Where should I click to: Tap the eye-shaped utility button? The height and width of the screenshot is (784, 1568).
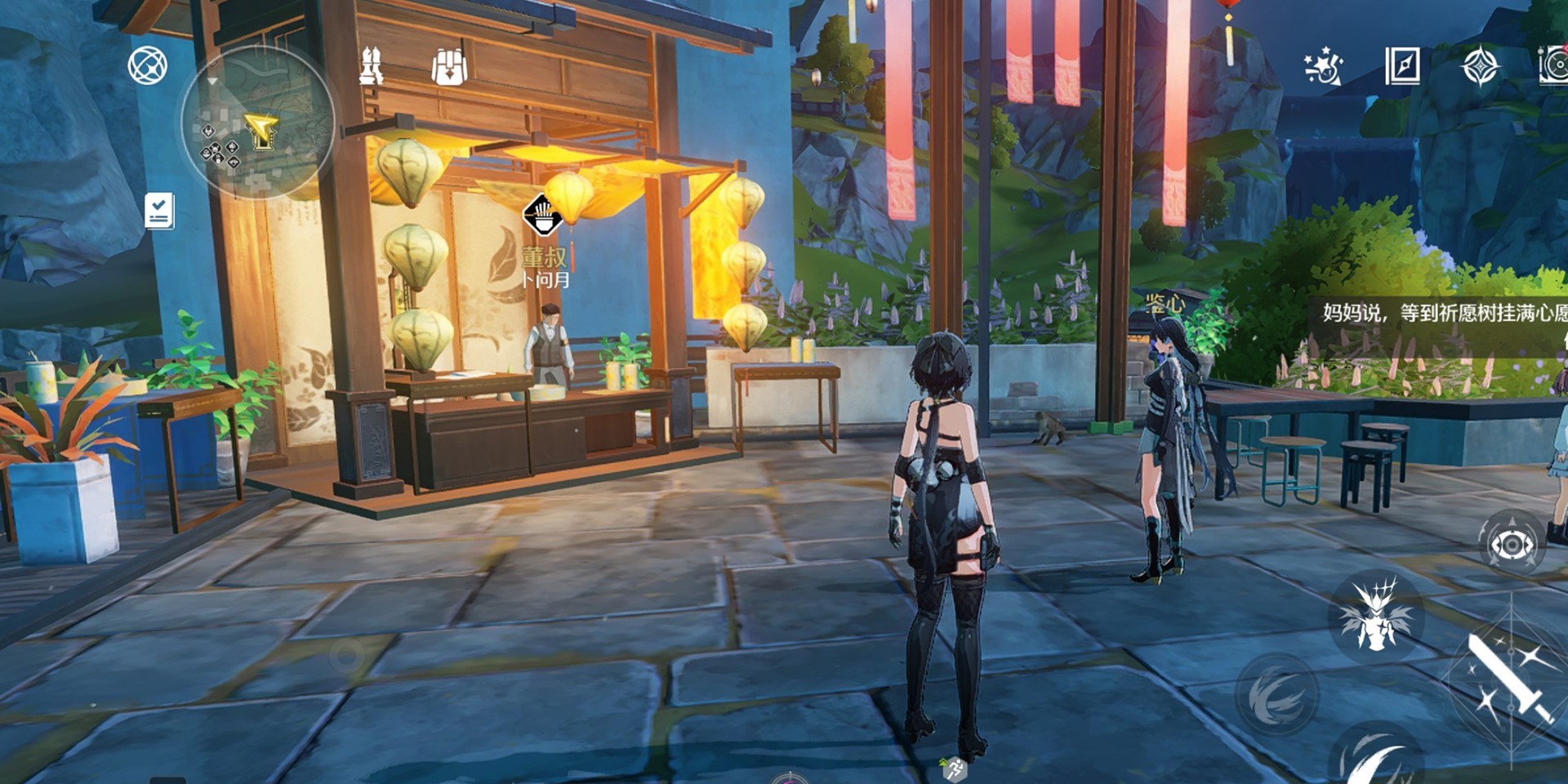tap(1512, 544)
